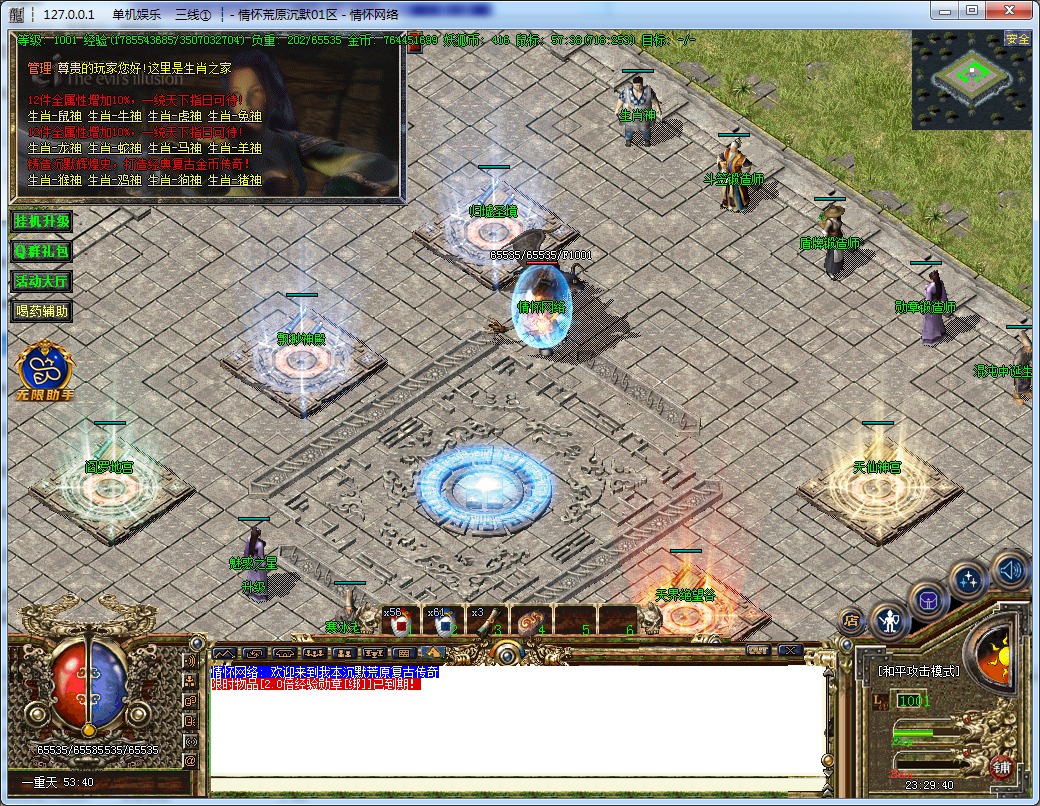Viewport: 1040px width, 806px height.
Task: Open the 店 shop round button
Action: [851, 621]
